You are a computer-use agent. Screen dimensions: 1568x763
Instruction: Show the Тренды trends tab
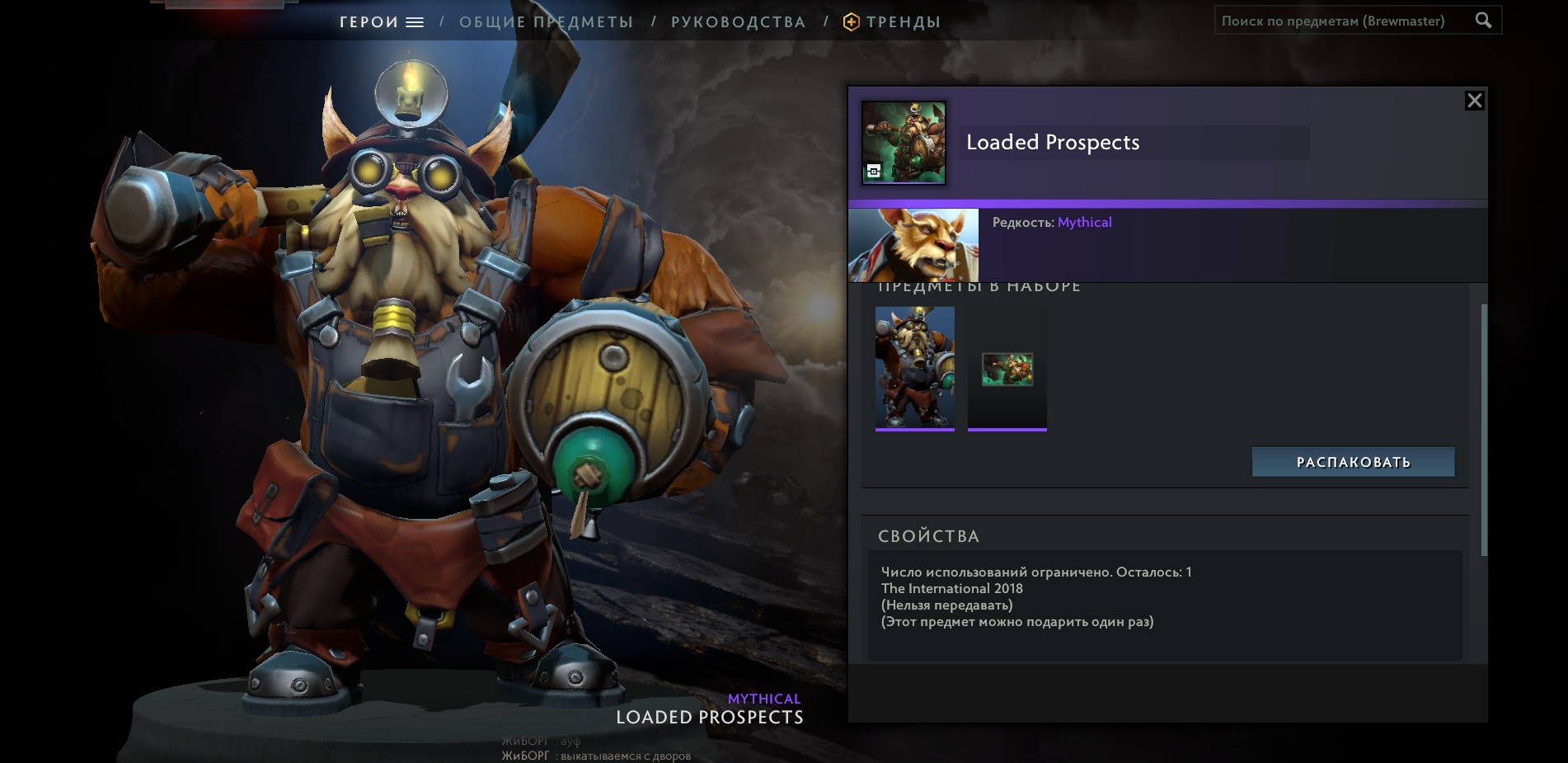[x=893, y=22]
